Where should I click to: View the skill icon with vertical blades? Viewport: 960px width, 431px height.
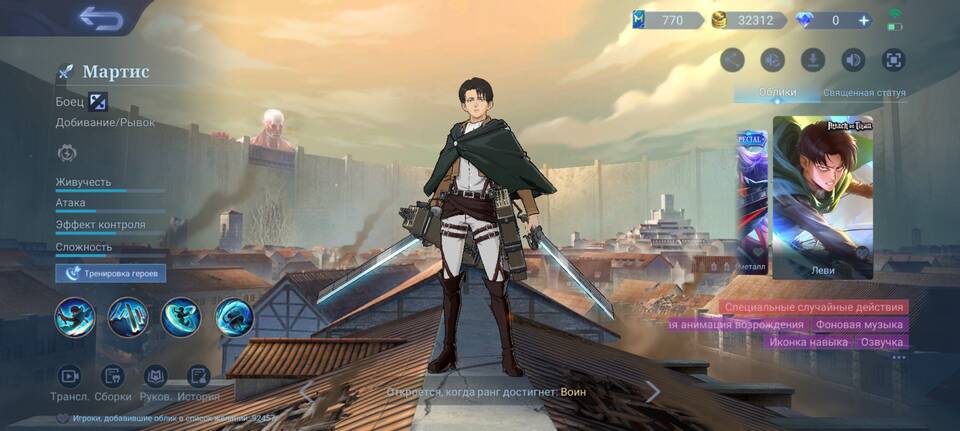point(128,318)
